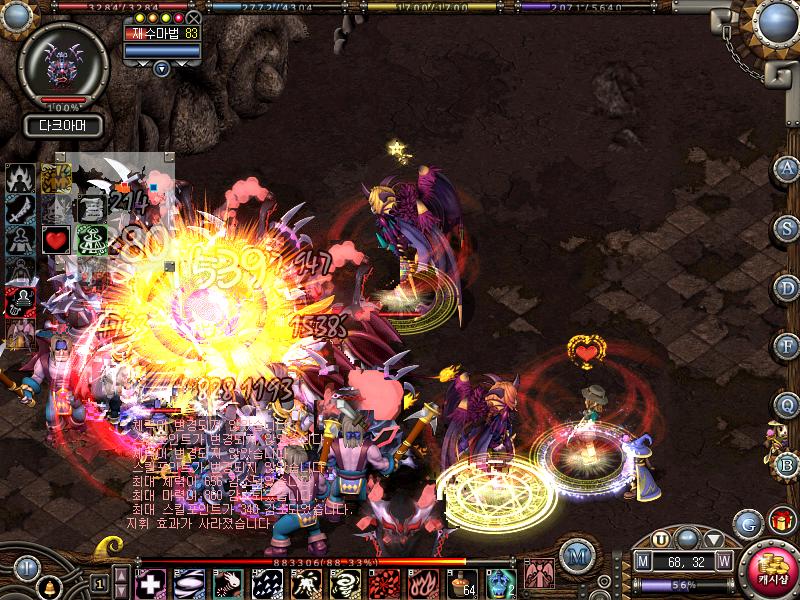Click the round D shortcut button
This screenshot has height=600, width=800.
787,287
